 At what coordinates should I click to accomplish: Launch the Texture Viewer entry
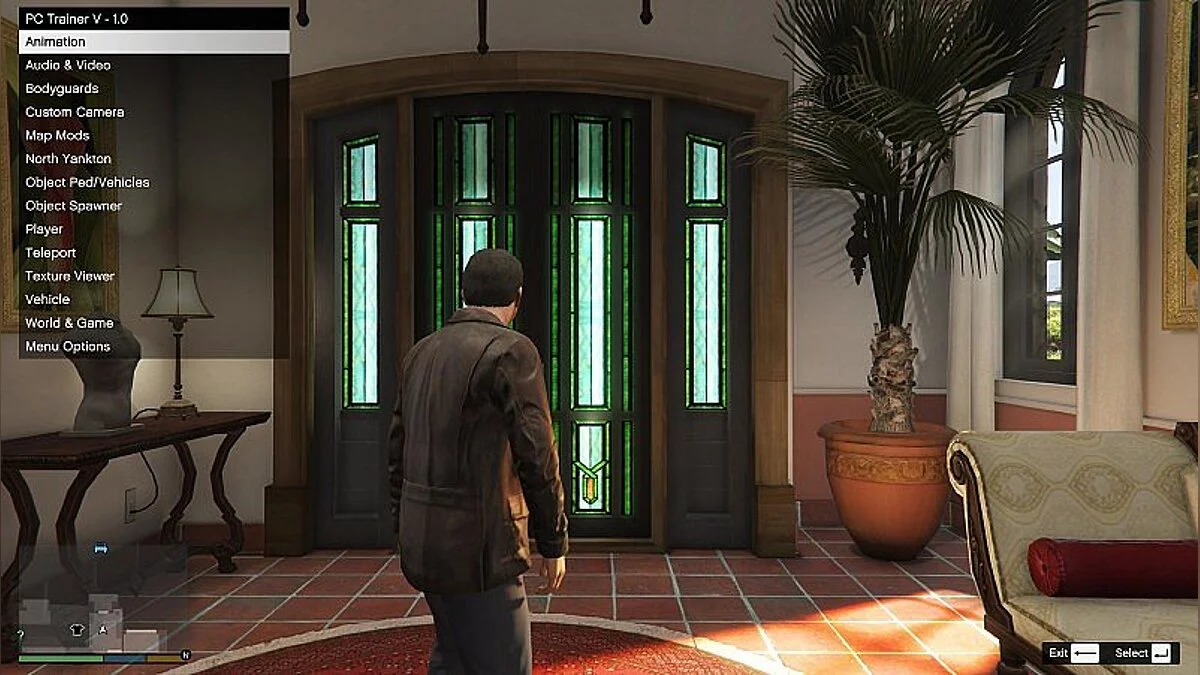70,276
